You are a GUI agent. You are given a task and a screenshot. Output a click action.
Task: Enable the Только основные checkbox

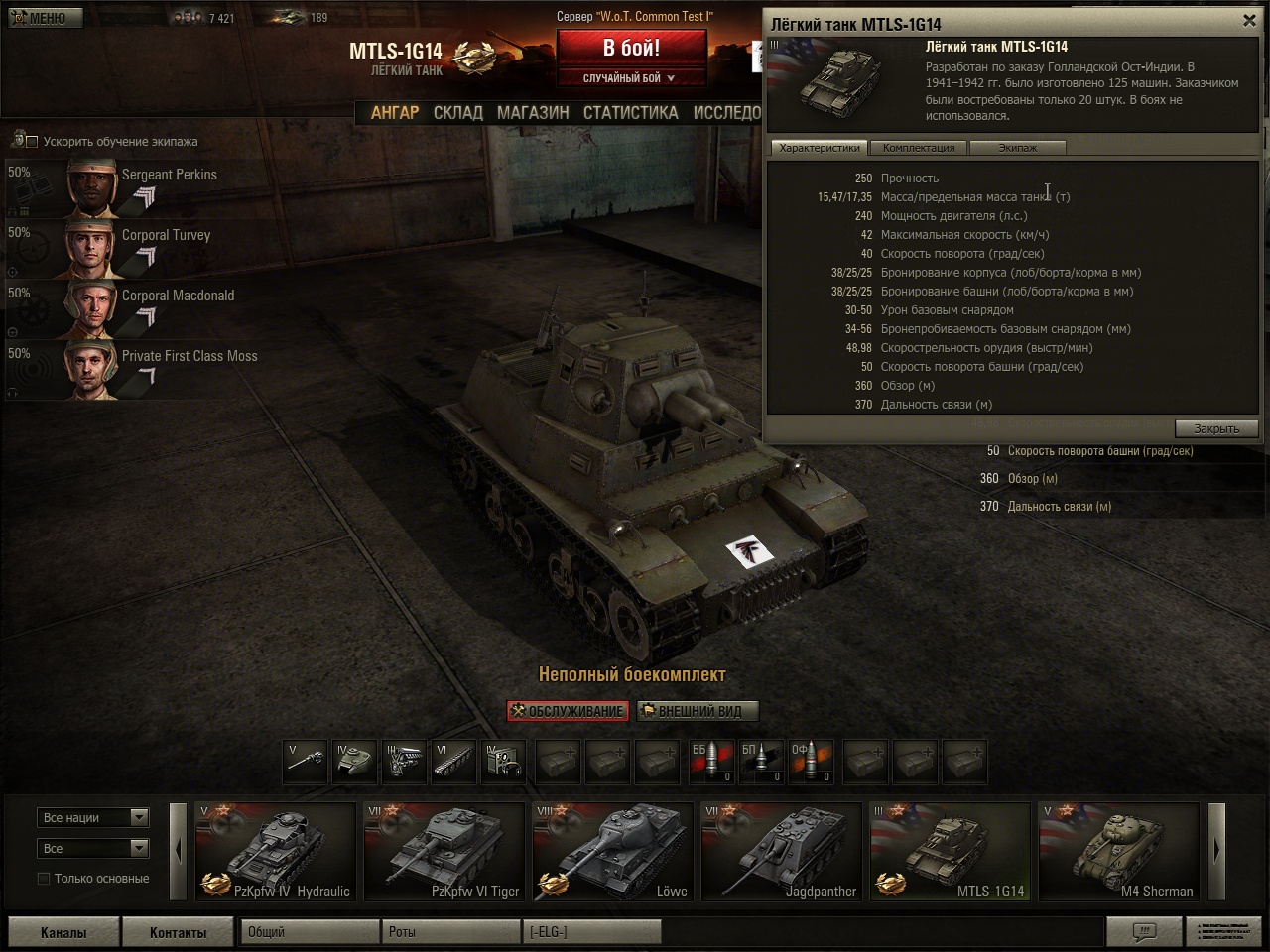[x=44, y=879]
